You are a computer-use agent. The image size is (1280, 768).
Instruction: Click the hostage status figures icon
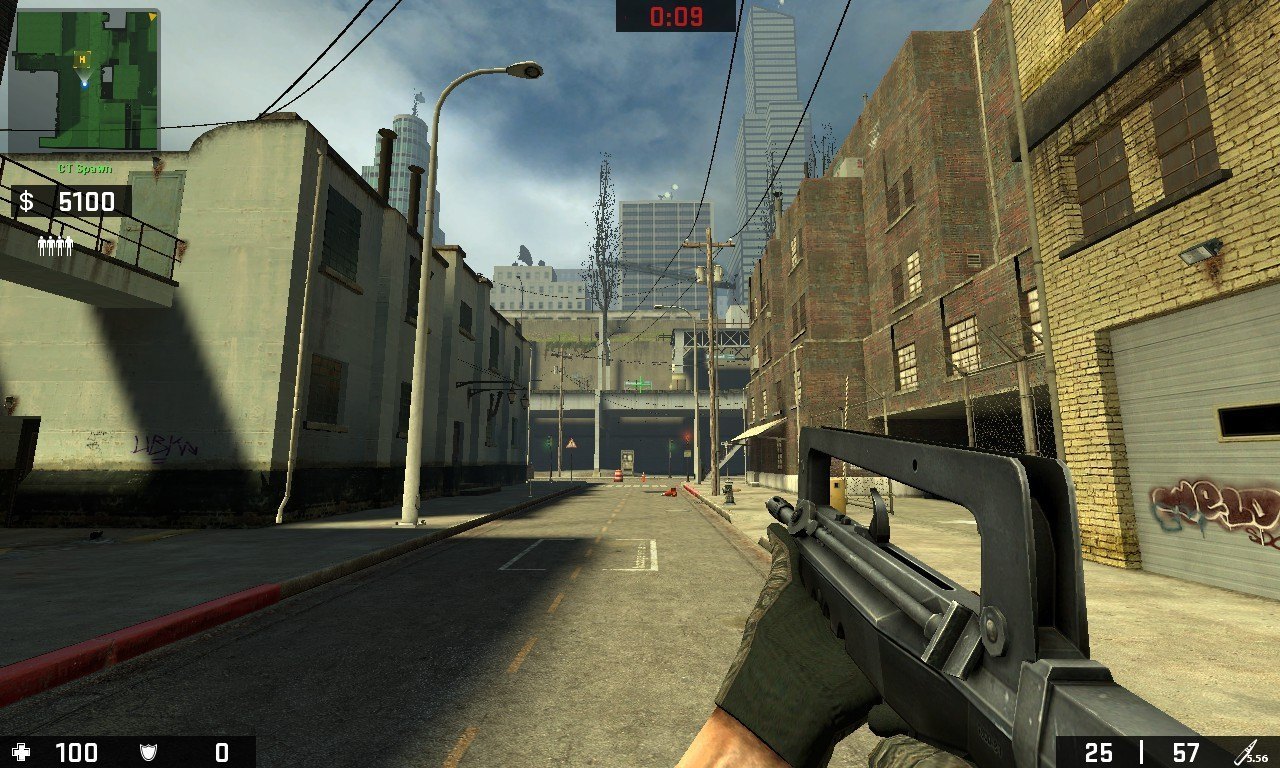coord(56,246)
